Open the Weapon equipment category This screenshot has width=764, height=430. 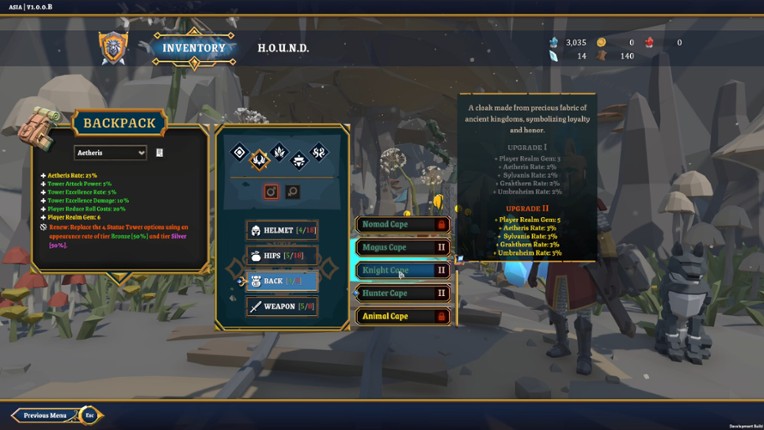(282, 306)
